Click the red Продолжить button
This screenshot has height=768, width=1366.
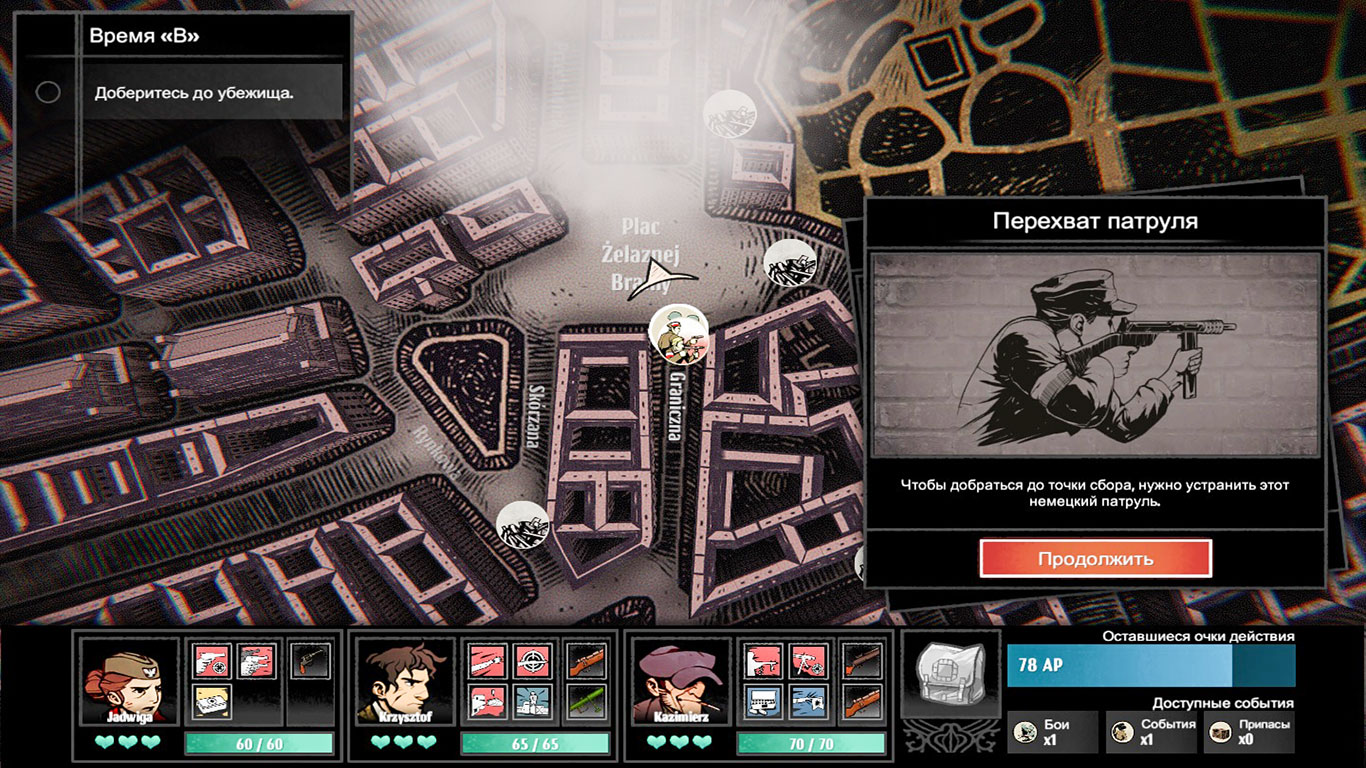1095,559
